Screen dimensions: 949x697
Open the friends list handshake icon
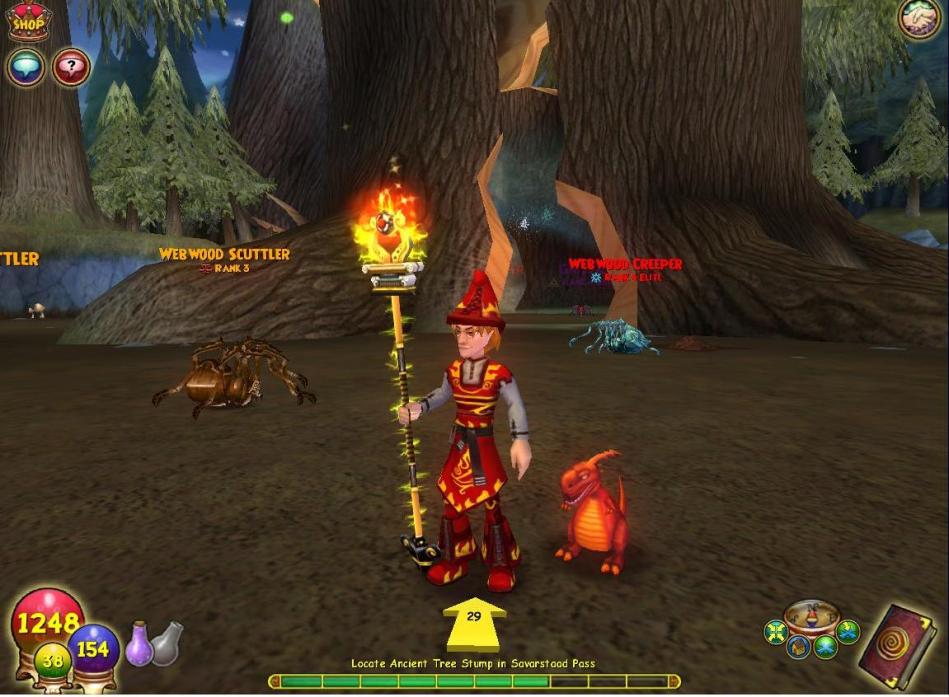pos(918,19)
